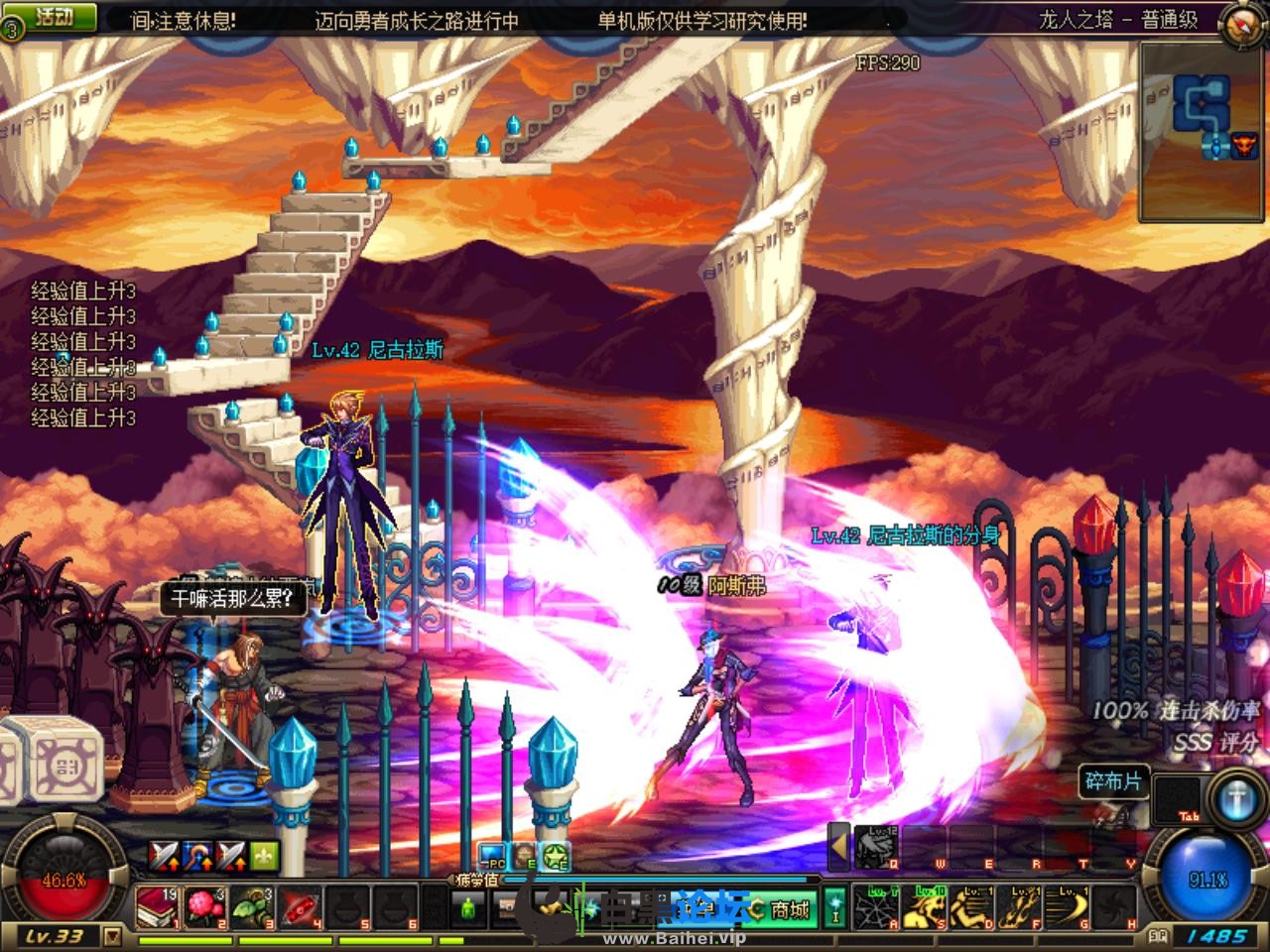Click the glowing green I button

tap(835, 907)
